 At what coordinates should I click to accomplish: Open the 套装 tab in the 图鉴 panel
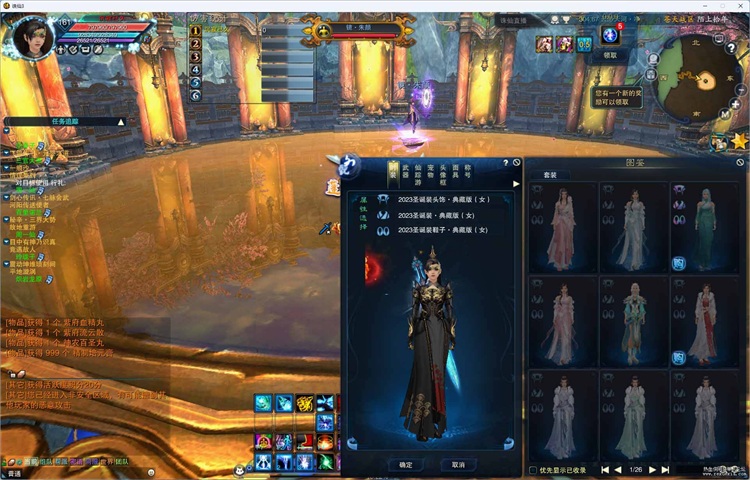click(550, 174)
